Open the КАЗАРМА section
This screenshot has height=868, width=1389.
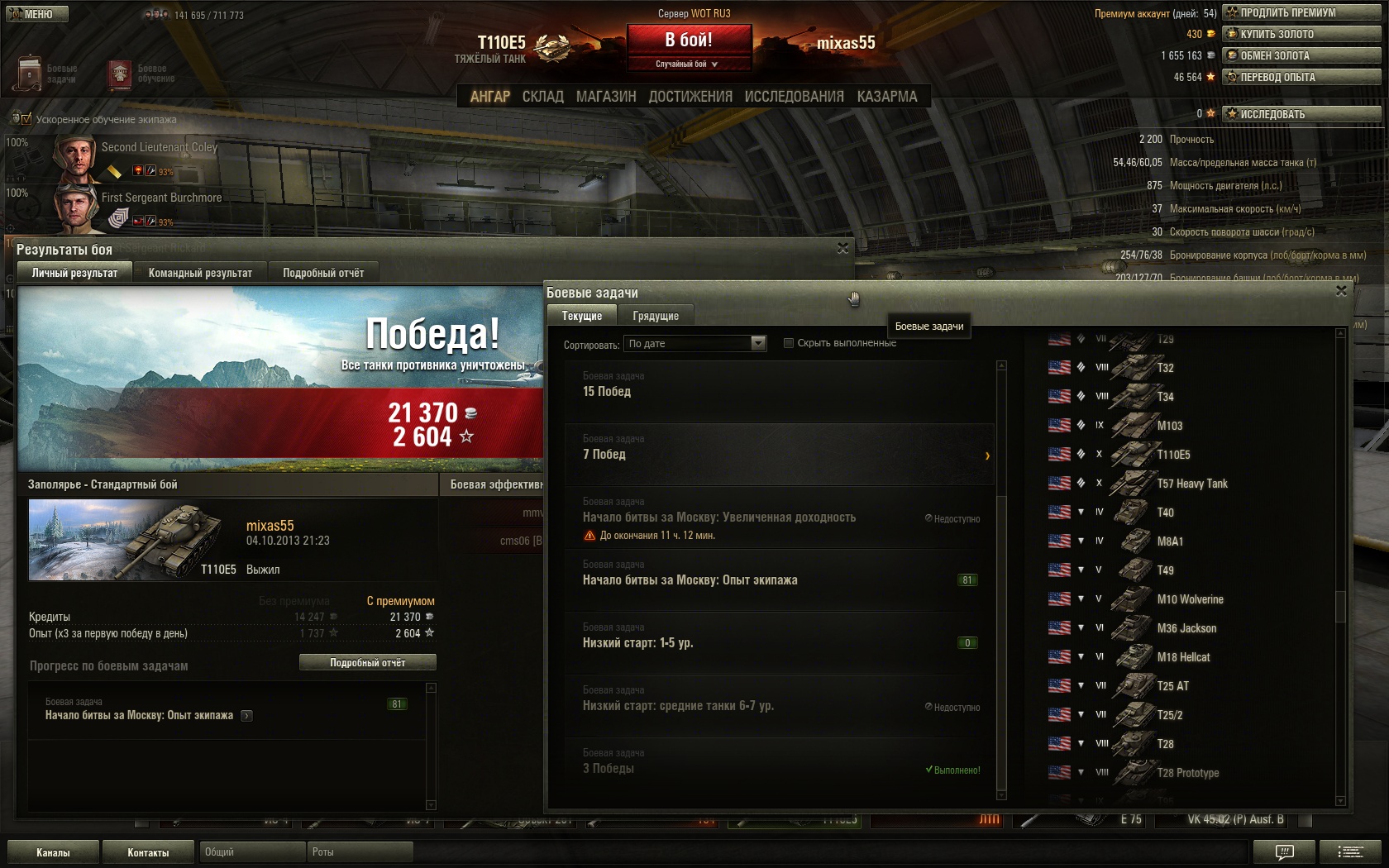pos(886,97)
